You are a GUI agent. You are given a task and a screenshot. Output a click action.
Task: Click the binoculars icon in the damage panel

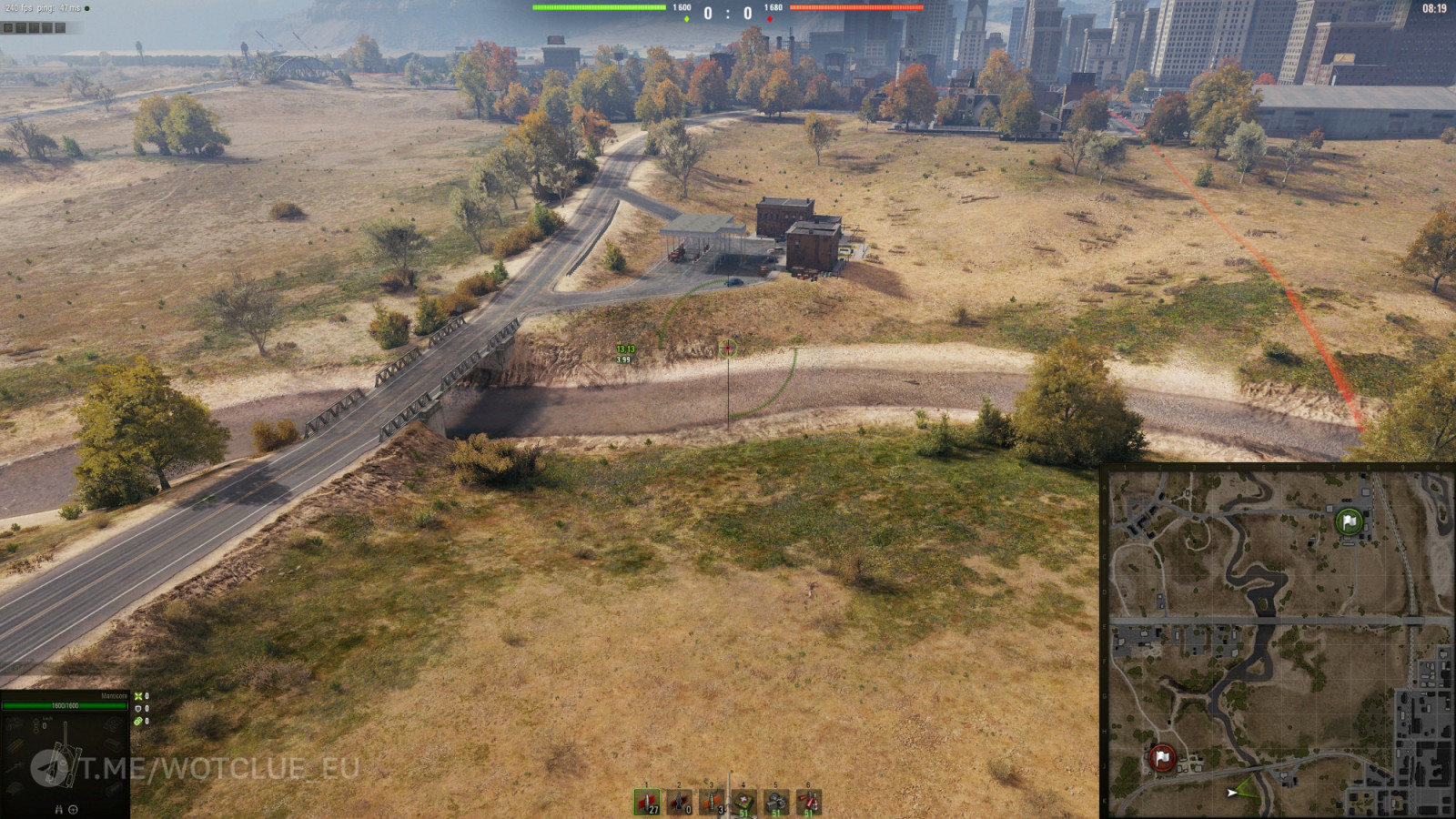coord(58,809)
